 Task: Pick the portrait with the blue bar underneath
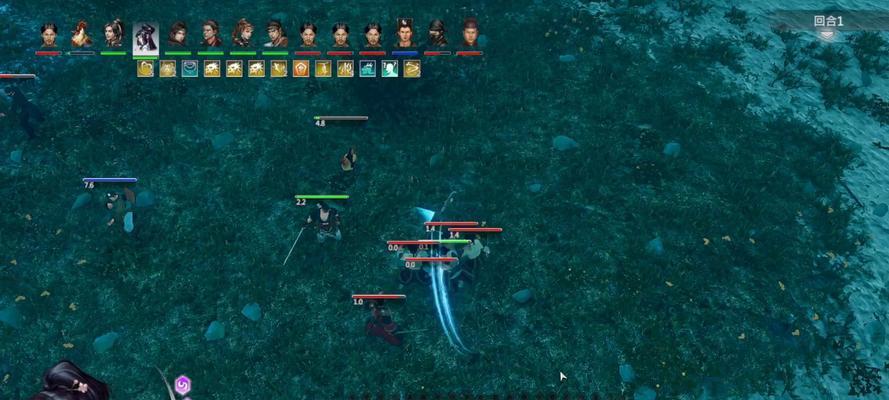click(404, 35)
